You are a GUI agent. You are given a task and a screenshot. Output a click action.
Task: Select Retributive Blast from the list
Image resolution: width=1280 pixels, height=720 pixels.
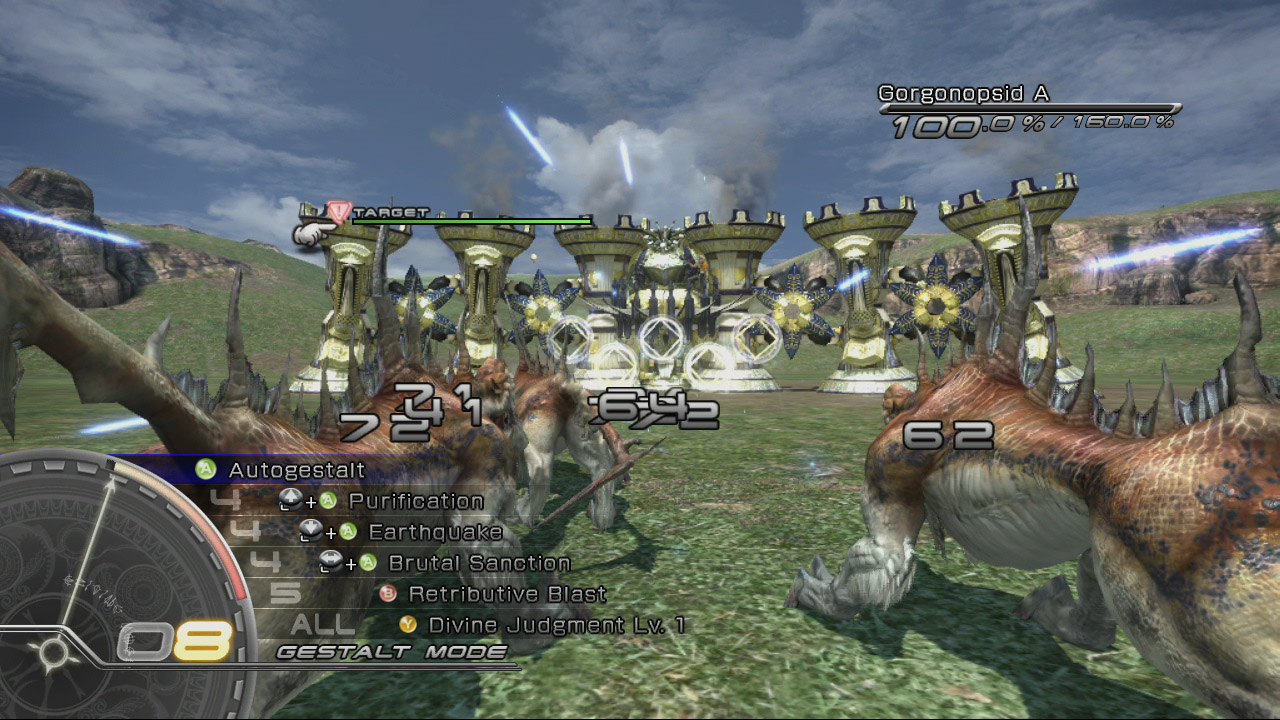coord(507,594)
